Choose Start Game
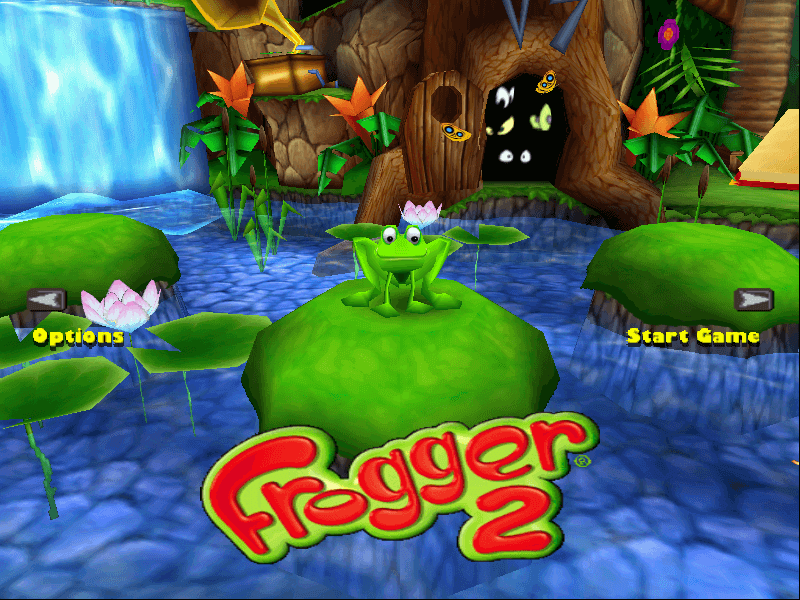 coord(693,336)
